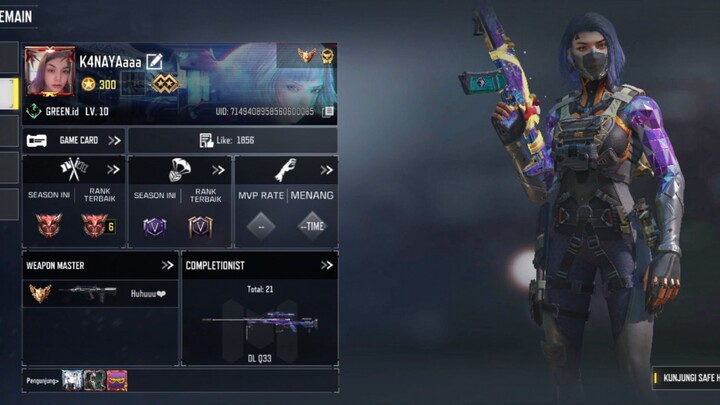Click the Kunjungi Safe House button
The height and width of the screenshot is (405, 720).
coord(687,378)
